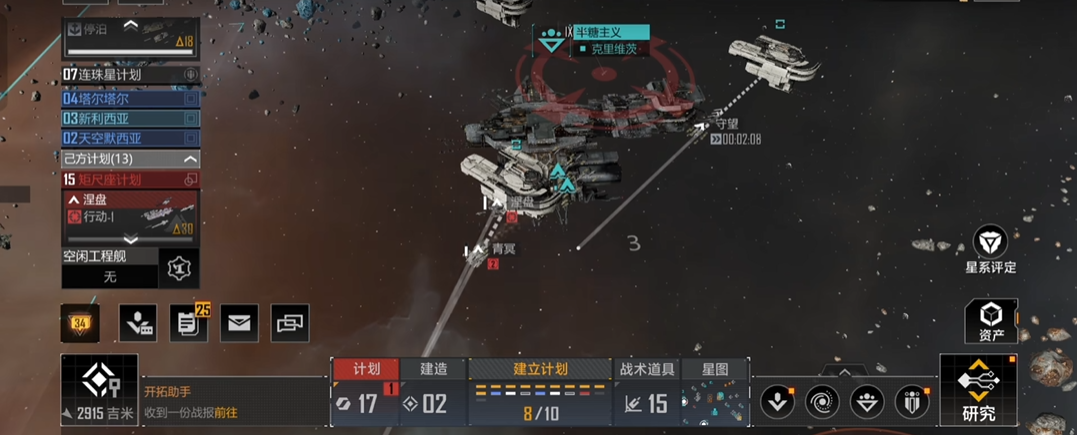Open the 资产 assets button
This screenshot has width=1077, height=435.
[x=990, y=322]
